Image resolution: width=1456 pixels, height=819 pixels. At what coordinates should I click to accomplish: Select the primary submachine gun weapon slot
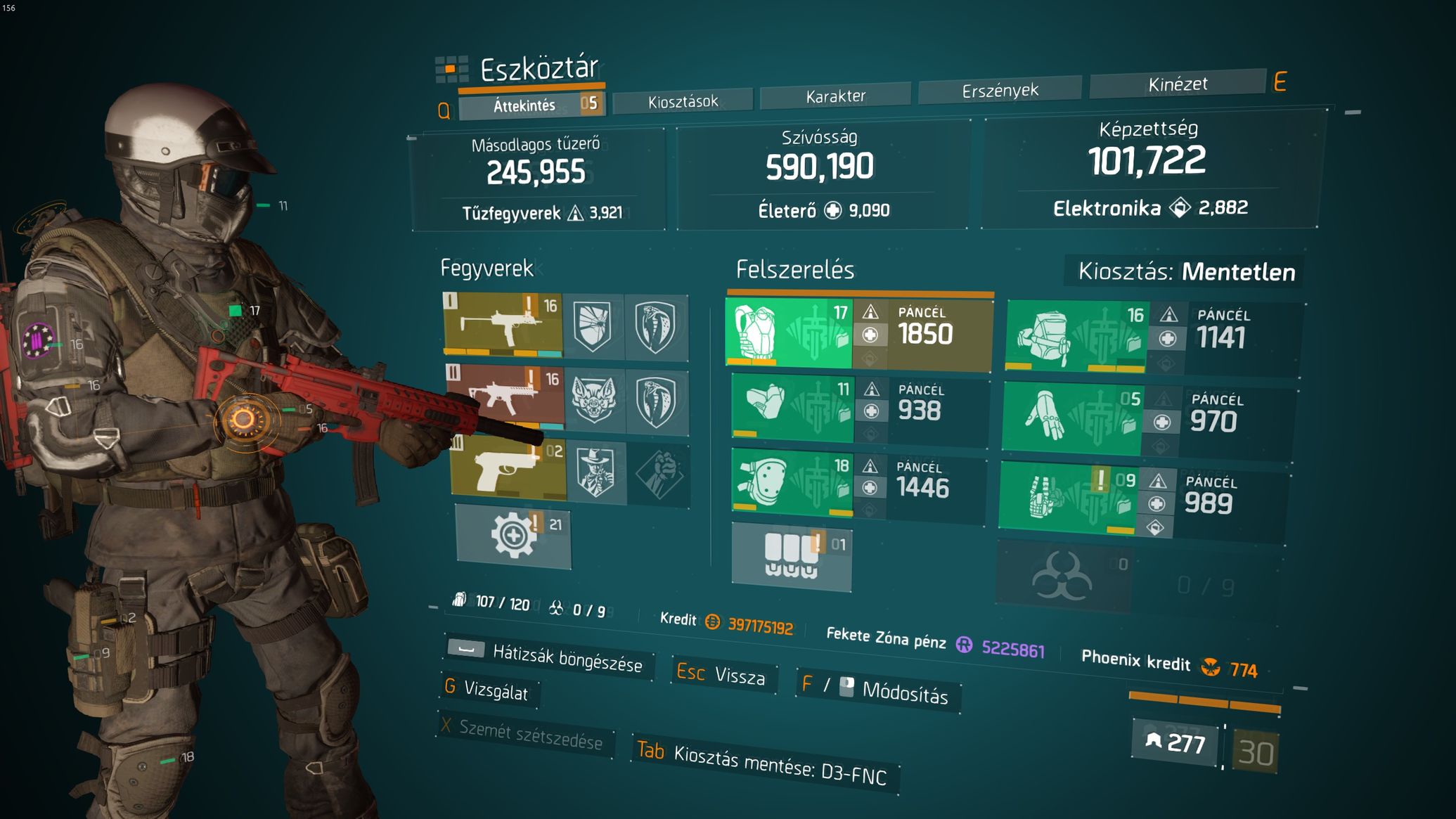tap(503, 323)
